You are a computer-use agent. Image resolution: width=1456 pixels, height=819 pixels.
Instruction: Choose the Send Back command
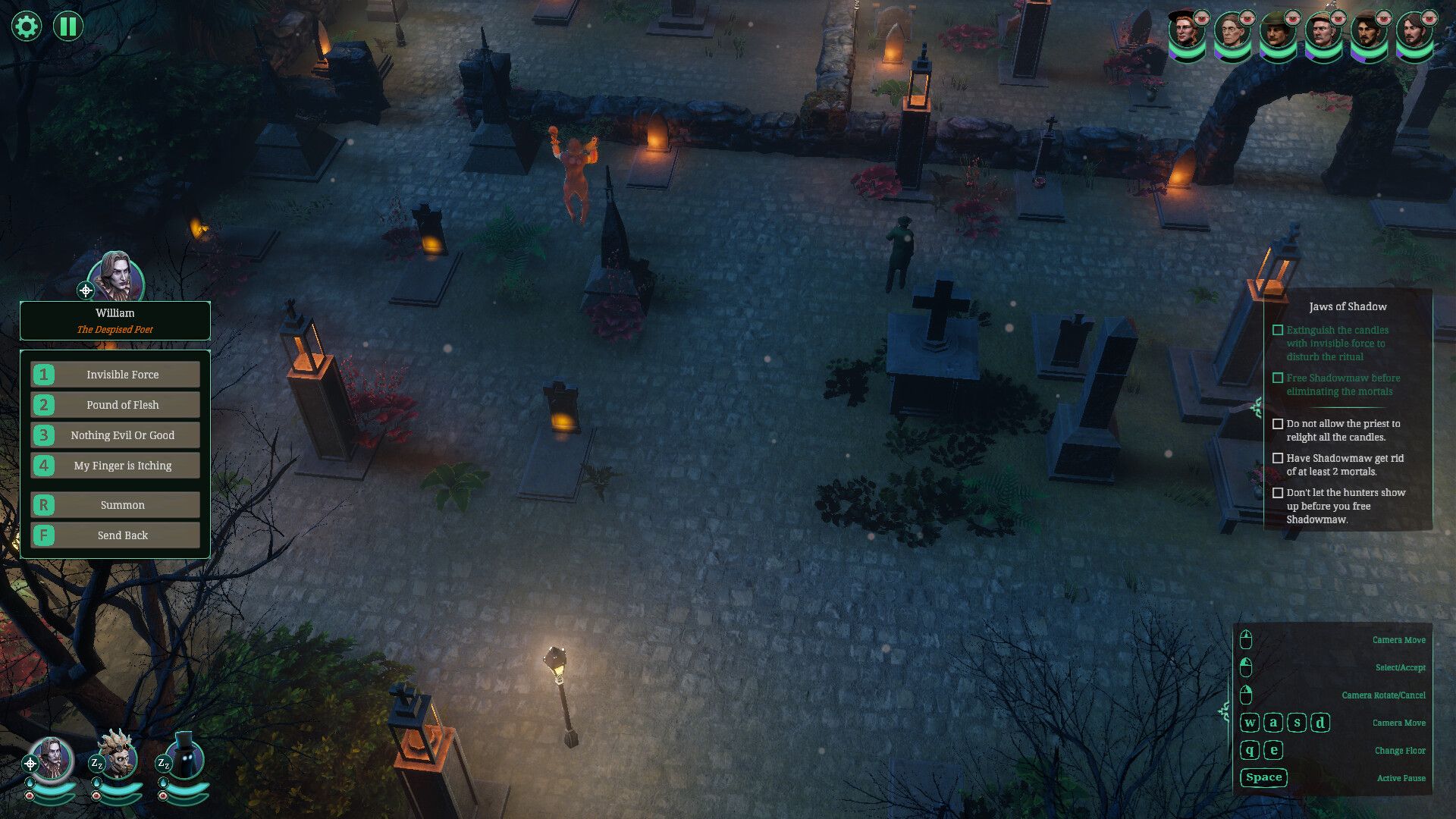[x=115, y=535]
